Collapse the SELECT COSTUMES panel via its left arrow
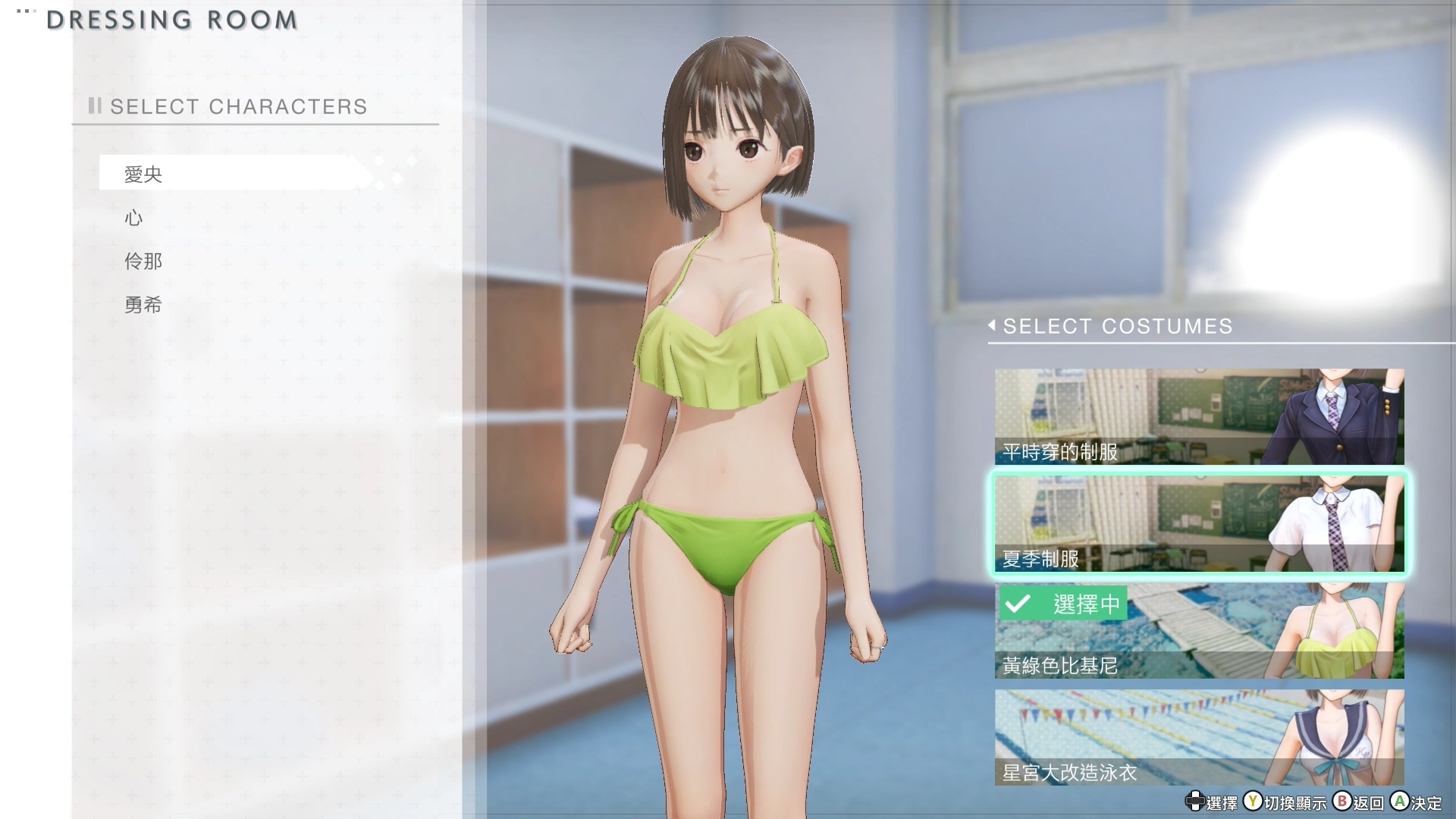This screenshot has width=1456, height=819. click(992, 326)
